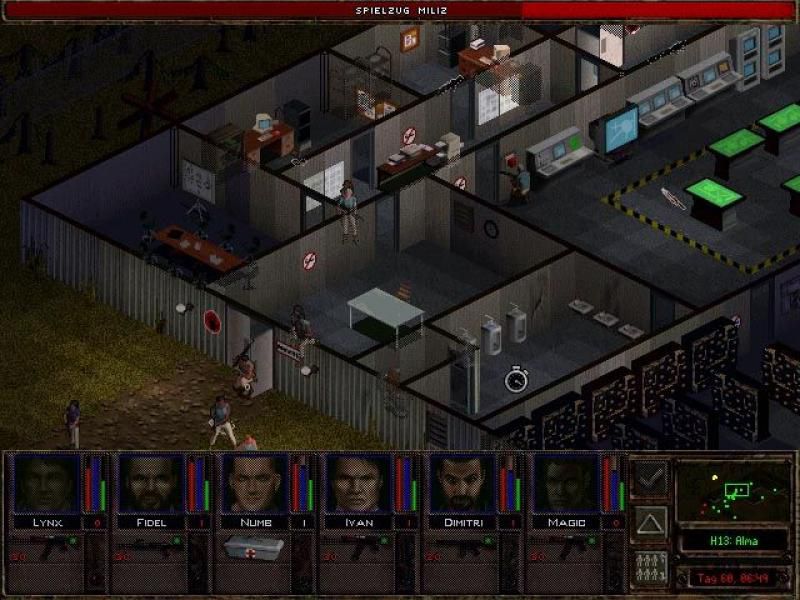Select Lynx's portrait
Screen dimensions: 800x600
click(46, 484)
